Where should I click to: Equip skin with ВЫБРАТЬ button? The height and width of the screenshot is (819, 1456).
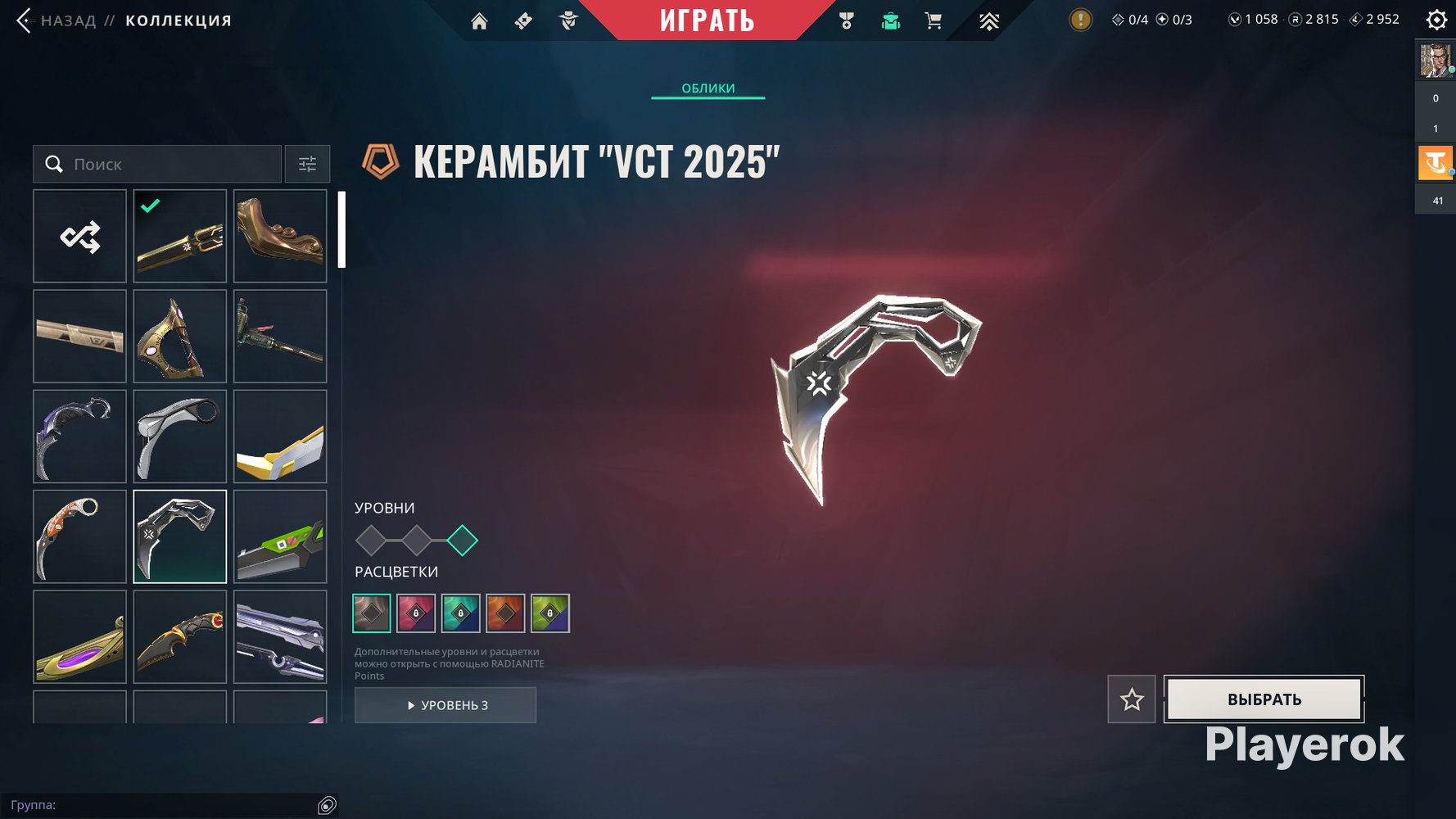[x=1264, y=699]
